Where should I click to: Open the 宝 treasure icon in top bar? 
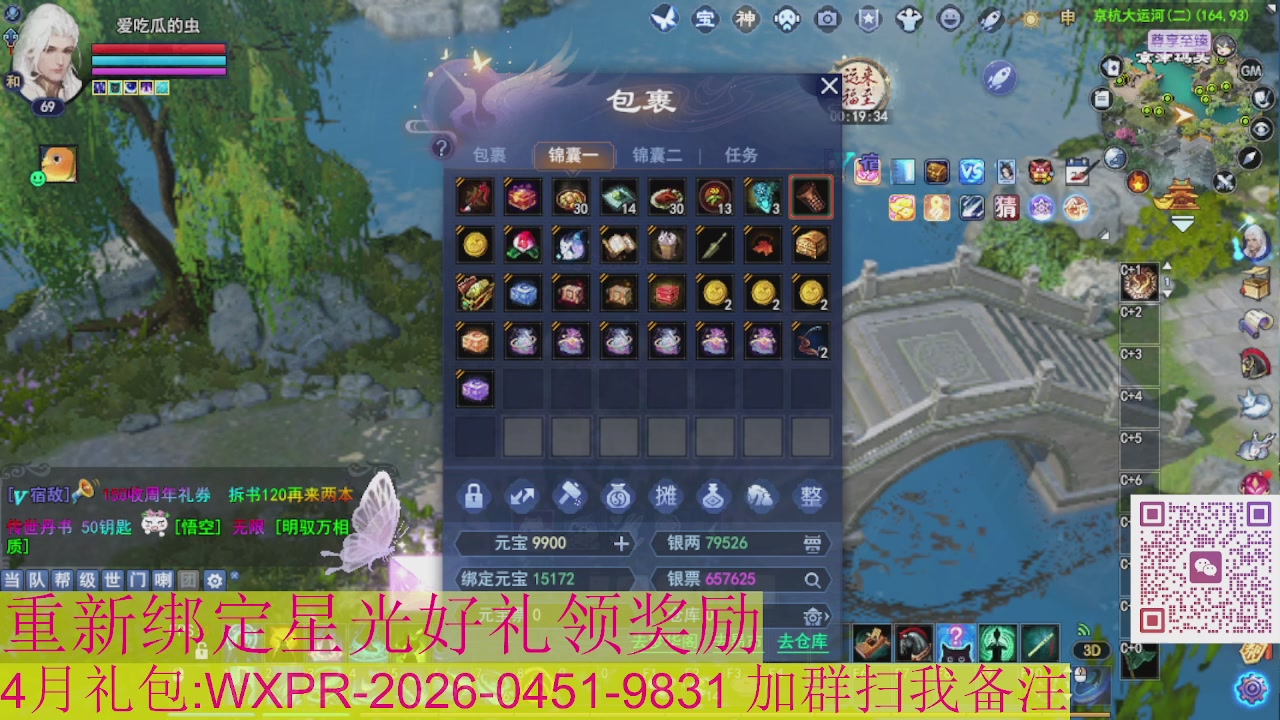pos(704,17)
